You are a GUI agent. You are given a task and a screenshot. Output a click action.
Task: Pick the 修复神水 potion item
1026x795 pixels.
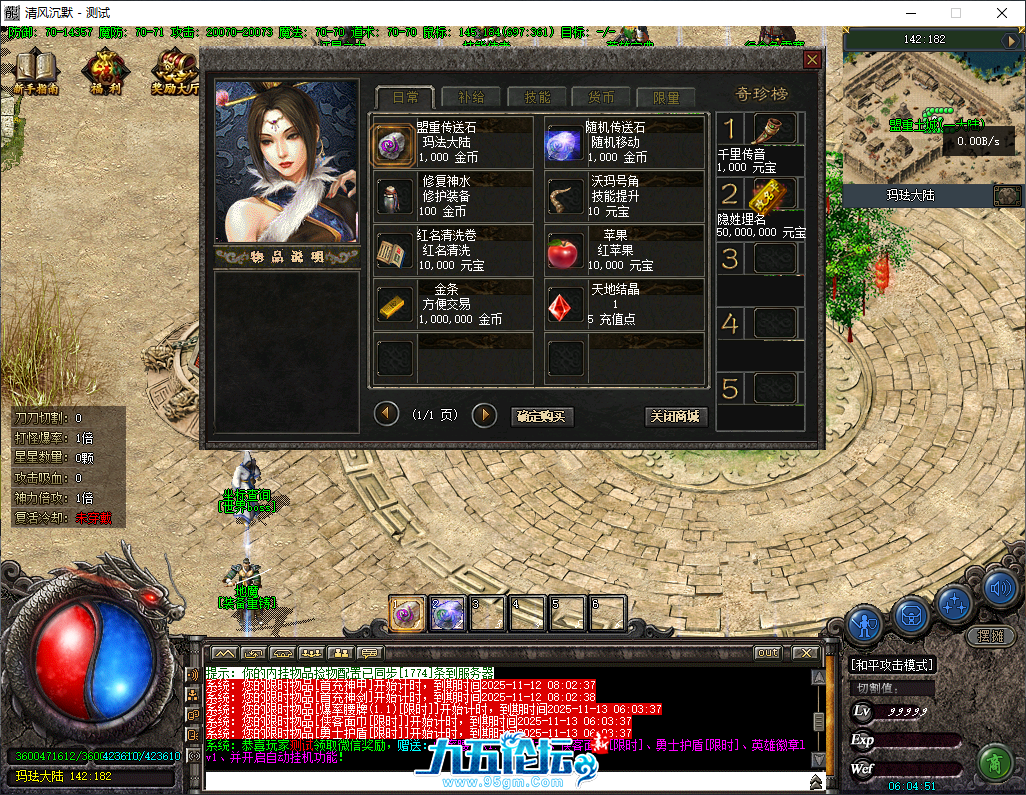(393, 198)
